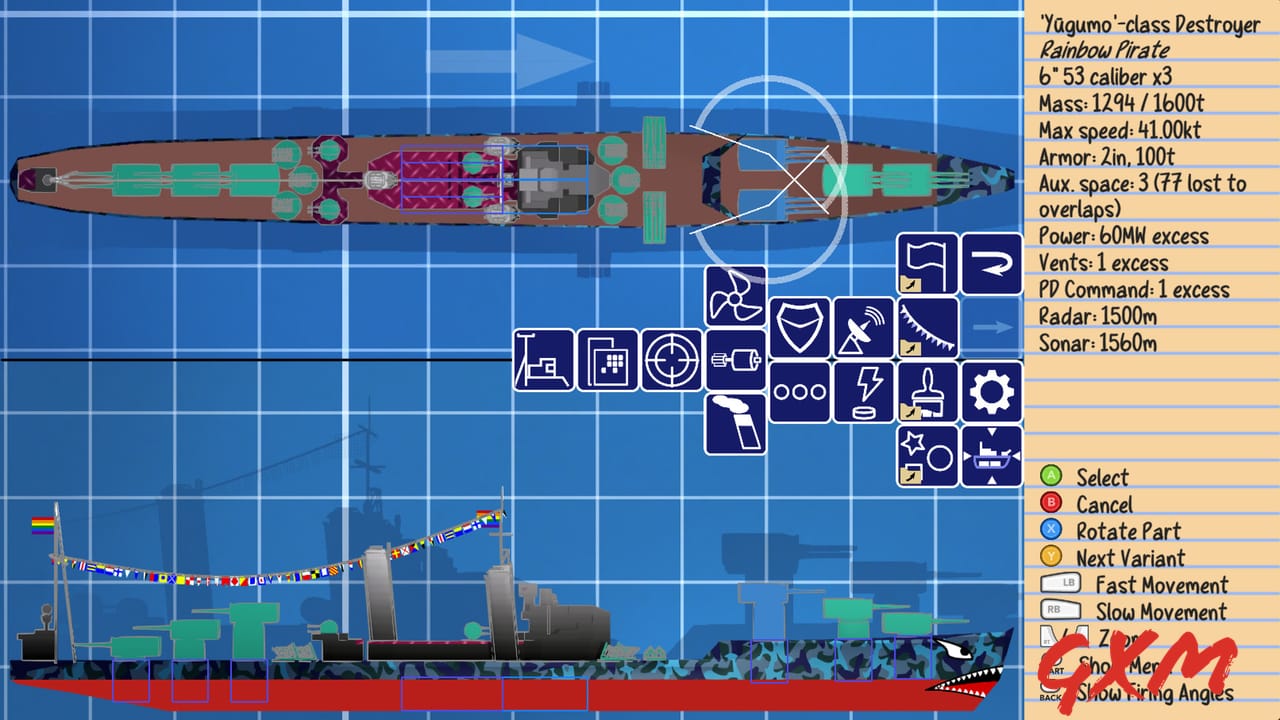Select the lightning electrical power icon
Image resolution: width=1280 pixels, height=720 pixels.
pyautogui.click(x=864, y=393)
